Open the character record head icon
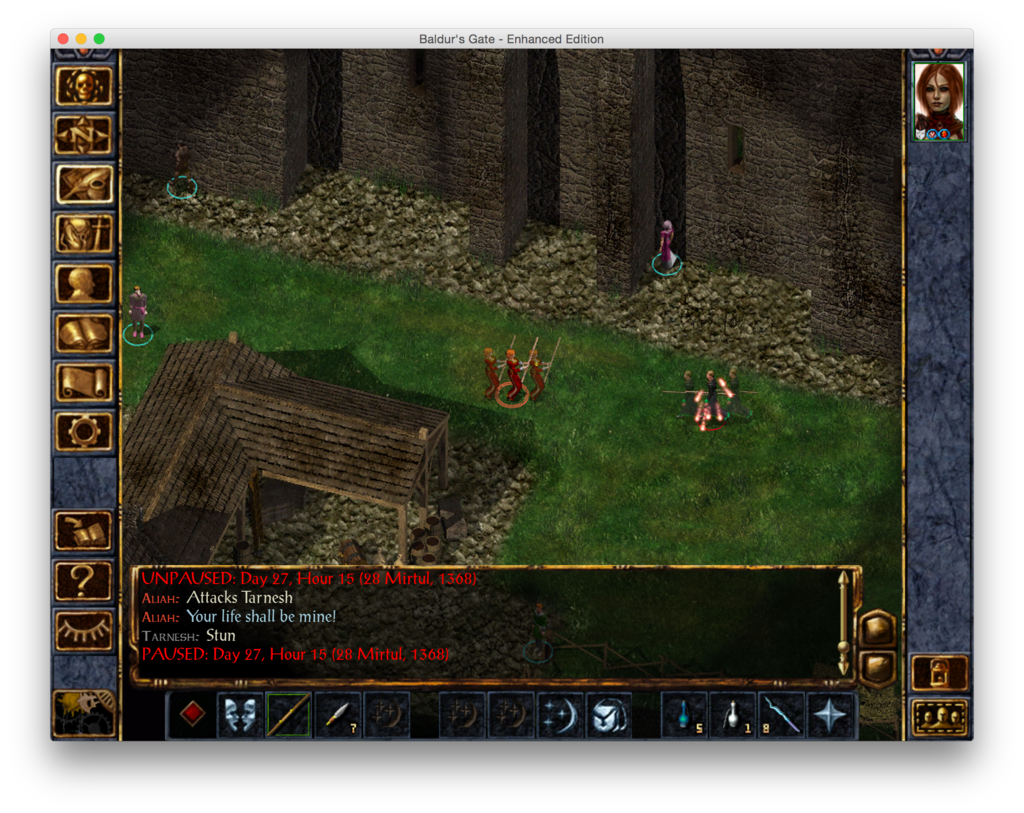Viewport: 1024px width, 813px height. 84,284
